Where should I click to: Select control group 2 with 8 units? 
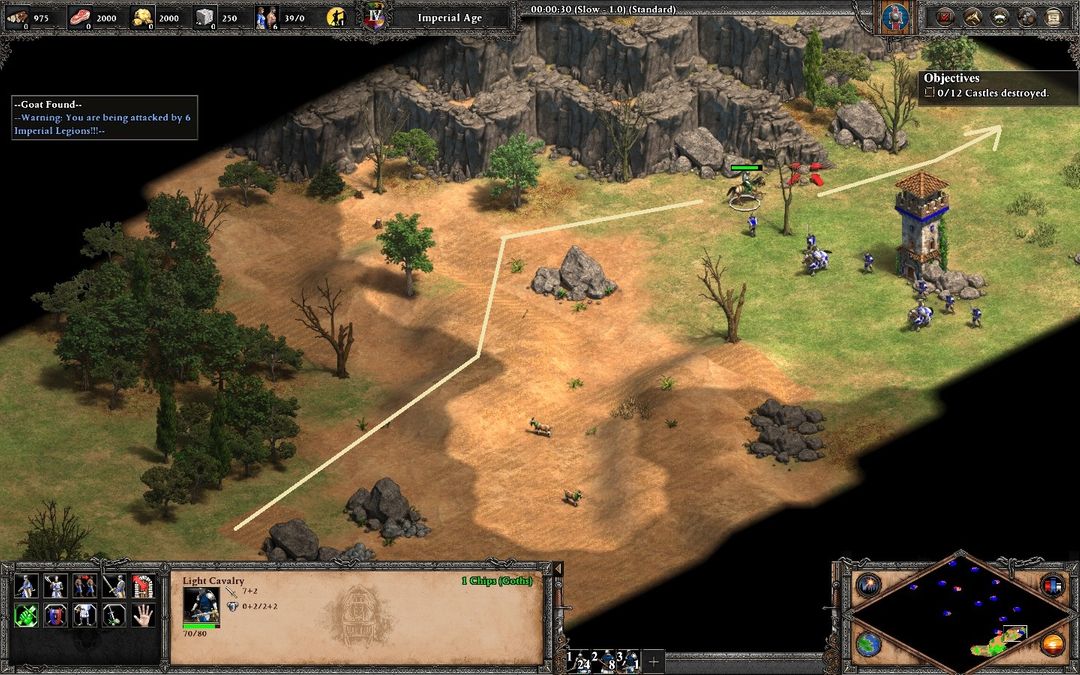coord(607,660)
